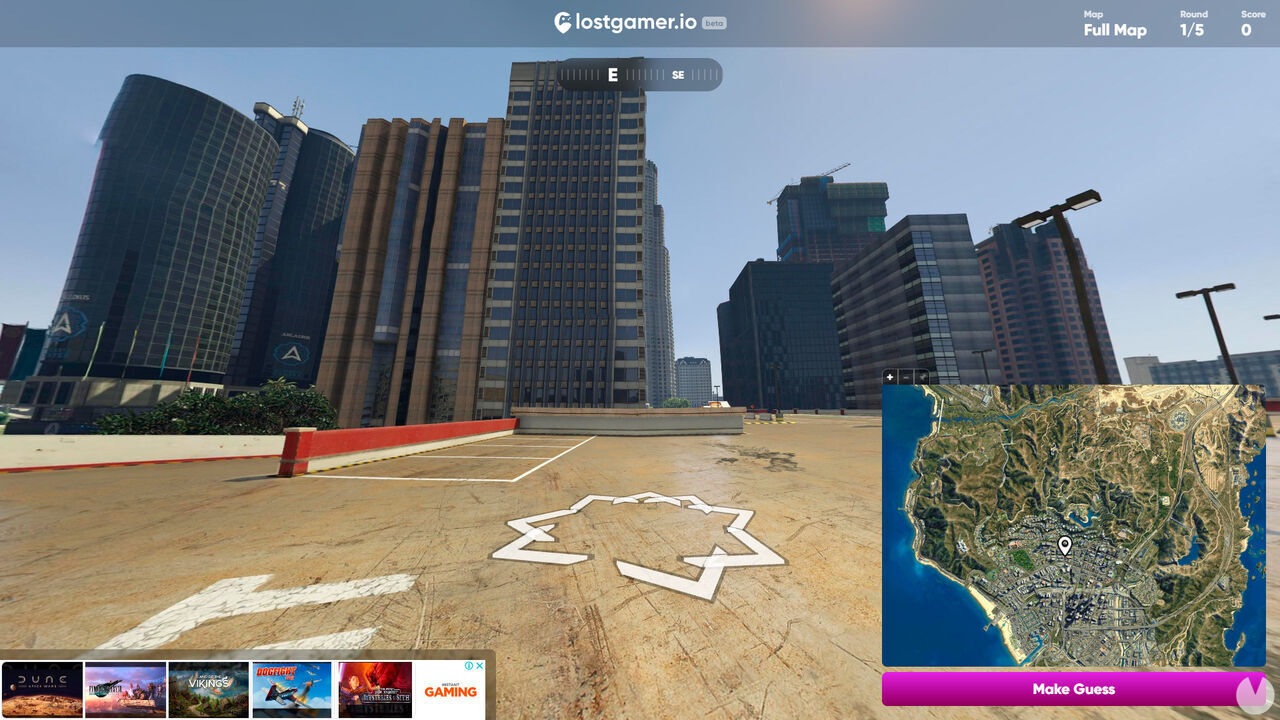The image size is (1280, 720).
Task: Click the beta badge next to the logo
Action: click(x=716, y=22)
